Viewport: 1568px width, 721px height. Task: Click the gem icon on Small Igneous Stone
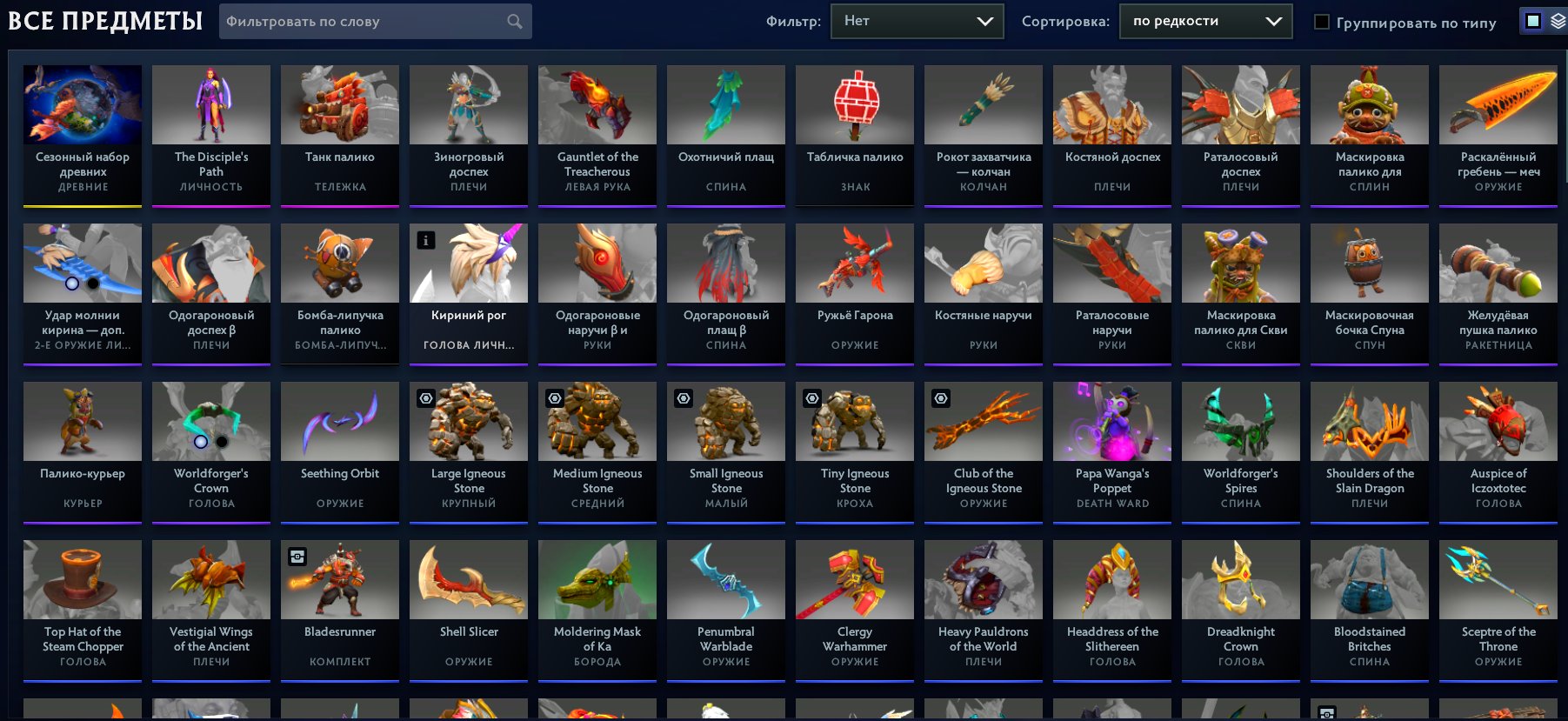(682, 398)
